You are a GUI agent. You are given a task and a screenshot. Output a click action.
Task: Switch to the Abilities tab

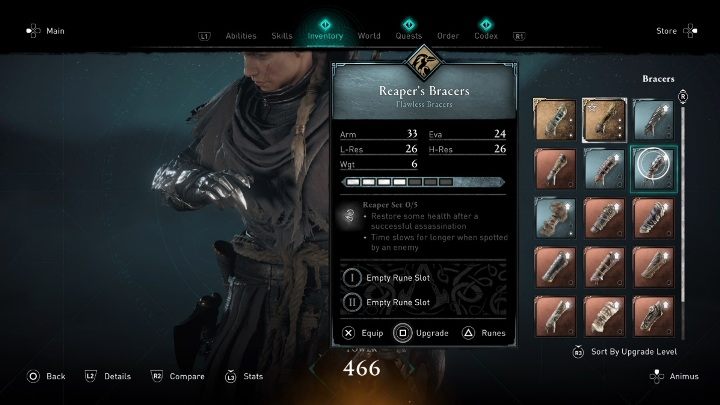click(x=240, y=37)
